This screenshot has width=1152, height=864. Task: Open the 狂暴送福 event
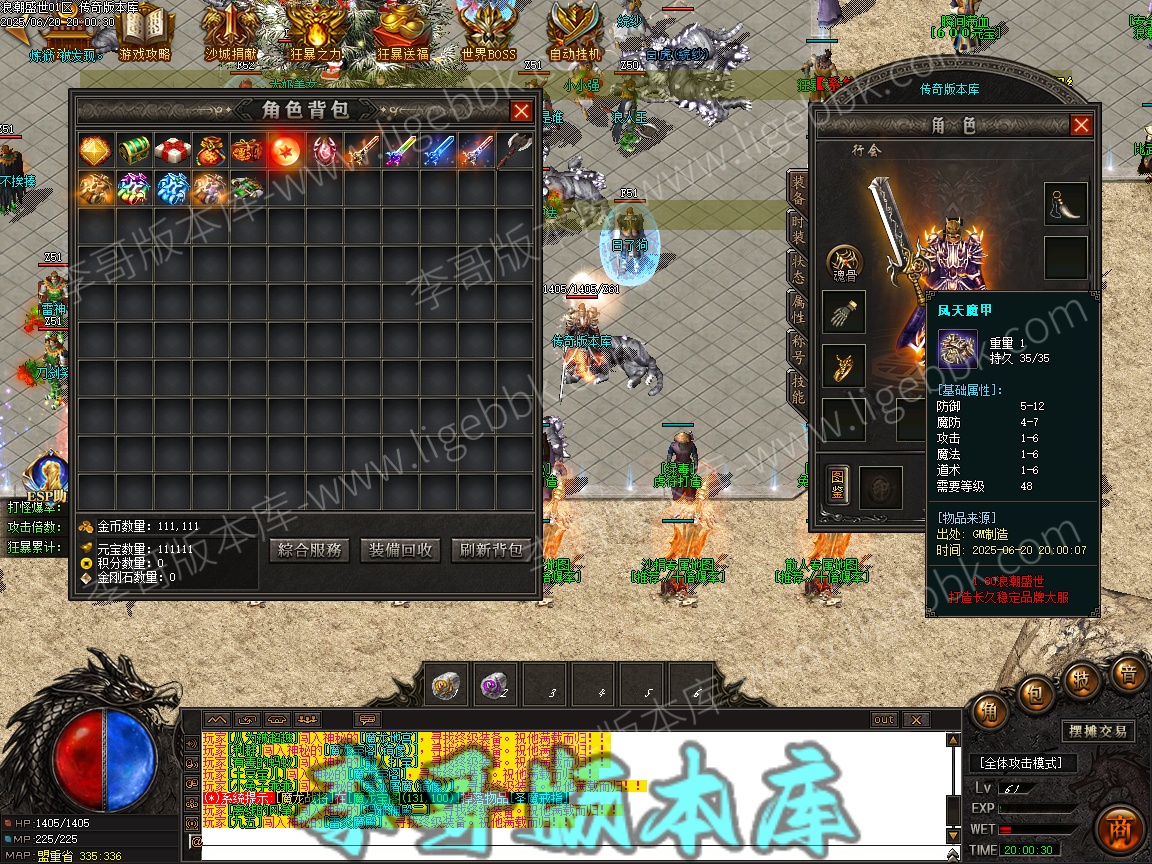click(x=403, y=32)
